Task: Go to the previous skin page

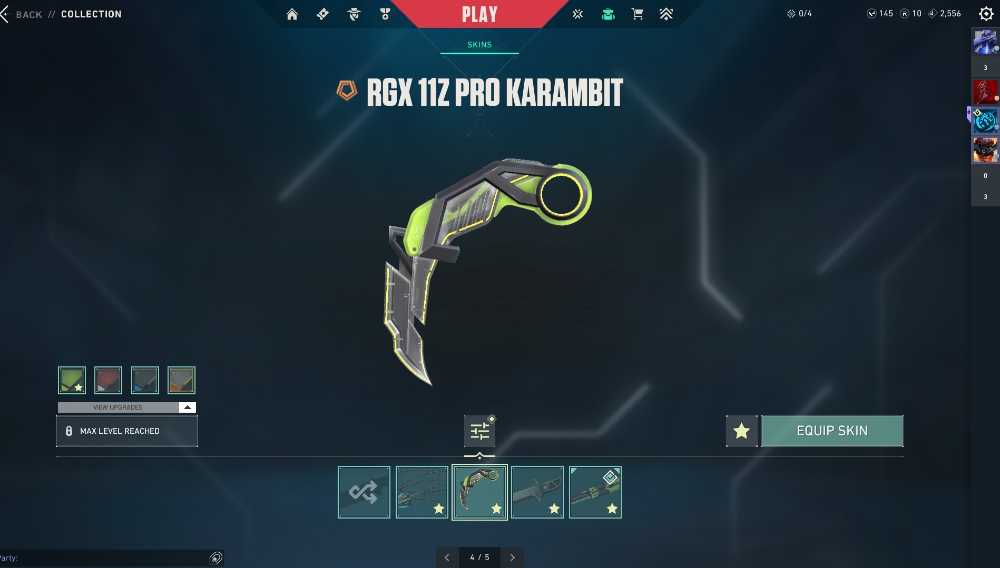Action: click(447, 557)
